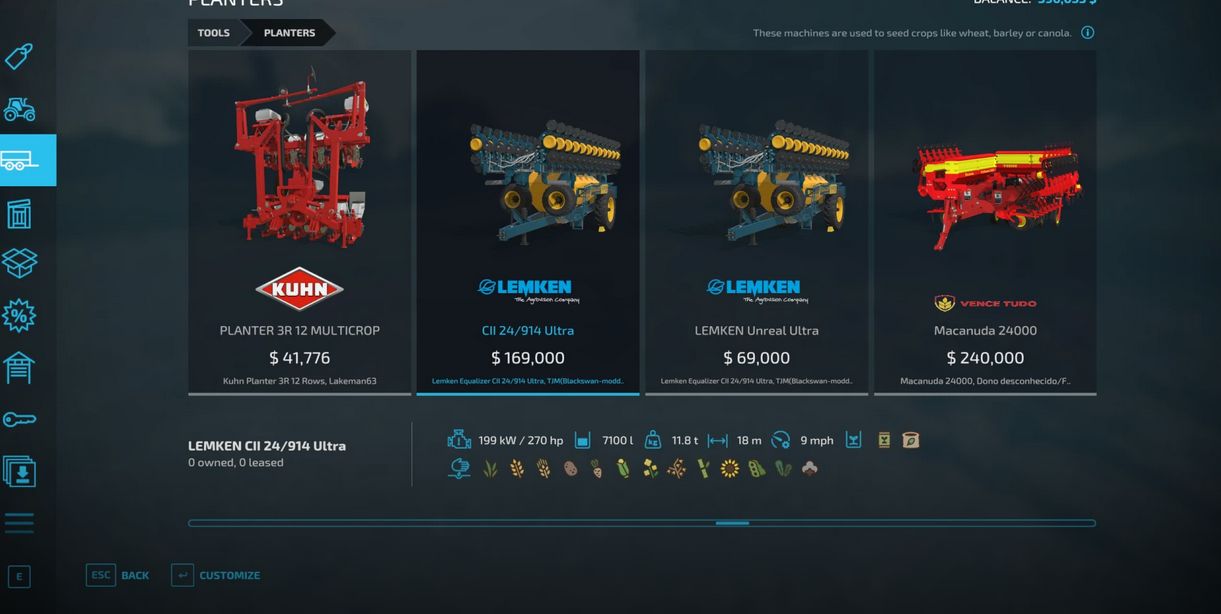Open the percent sales category
Screen dimensions: 1221x614
coord(19,316)
